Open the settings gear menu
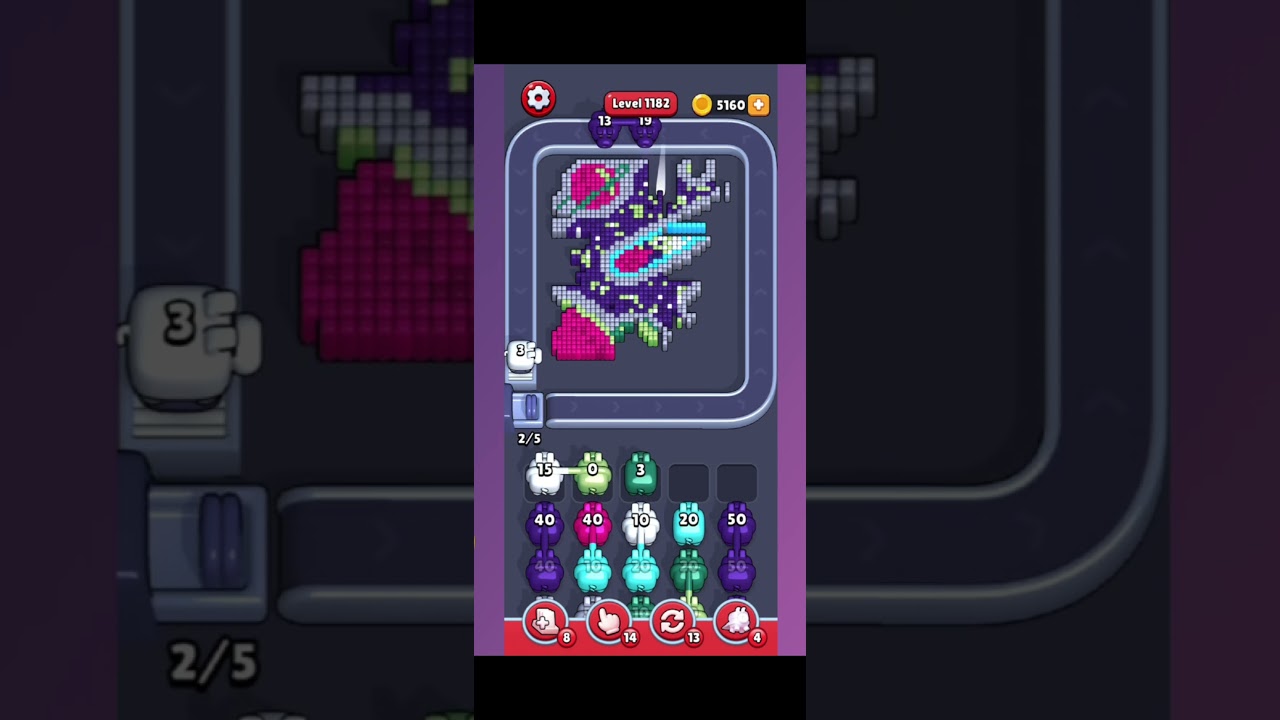Screen dimensions: 1280x720 (x=538, y=98)
